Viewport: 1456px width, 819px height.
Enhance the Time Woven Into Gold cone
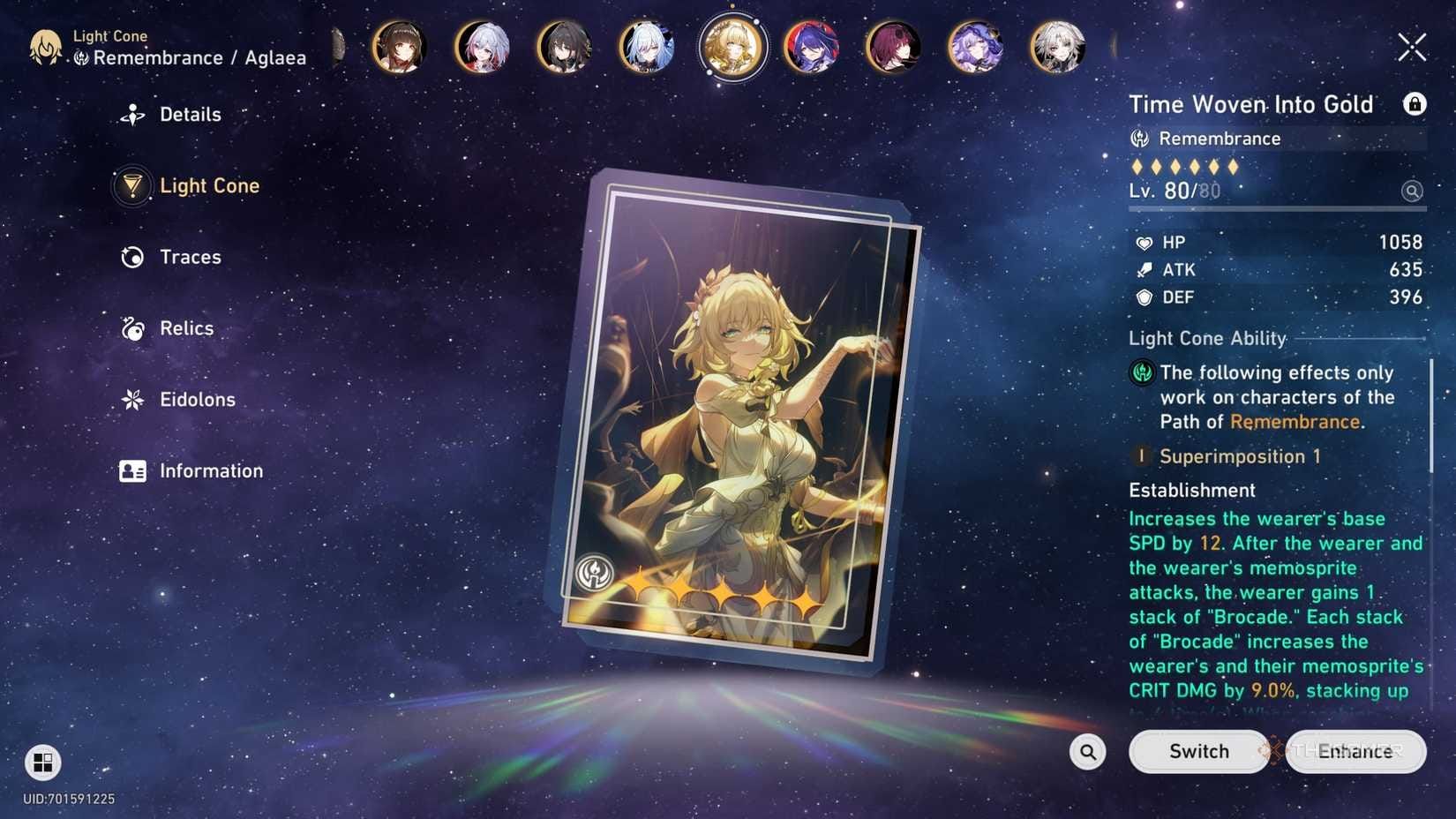click(x=1355, y=752)
